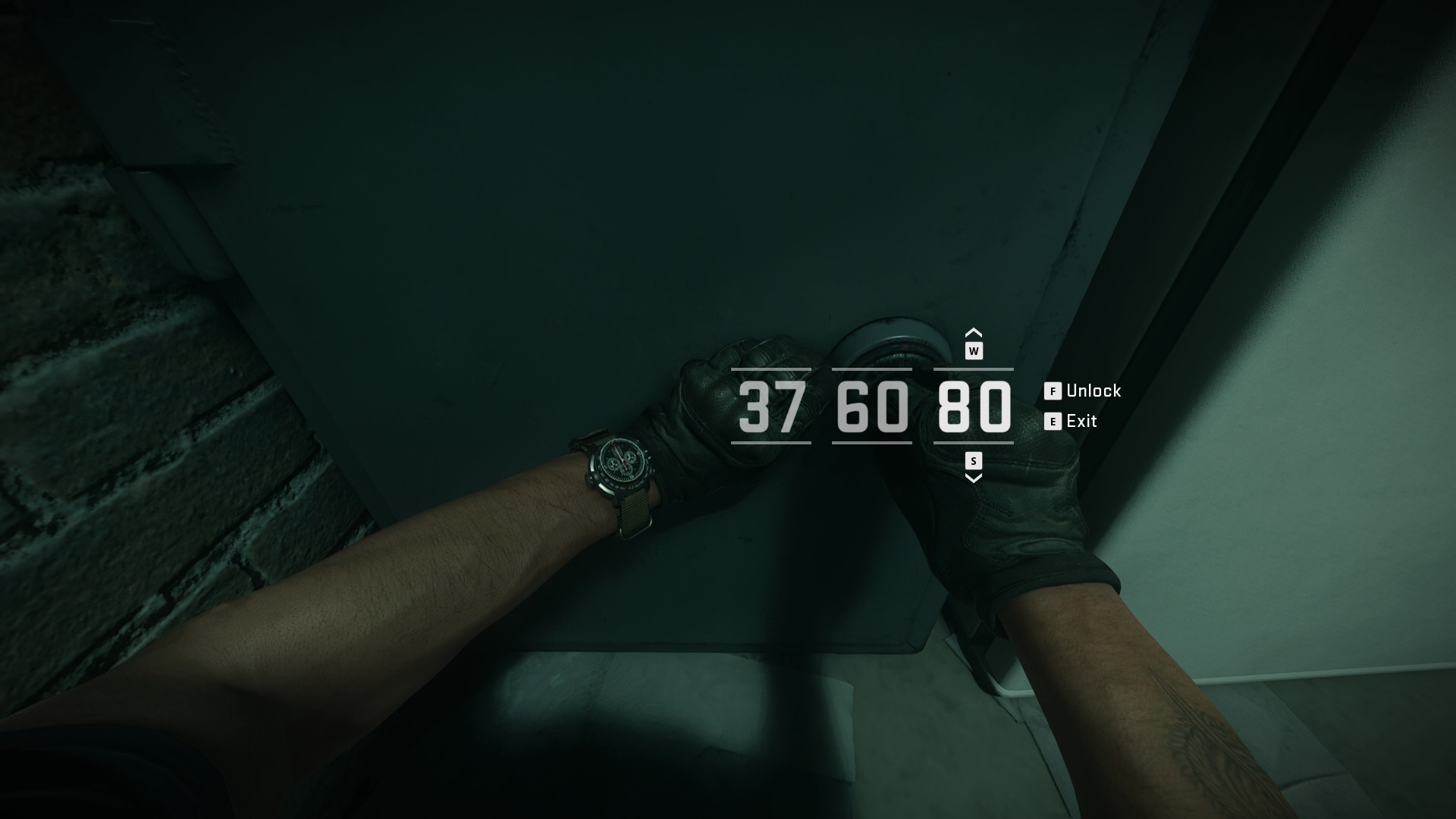The width and height of the screenshot is (1456, 819).
Task: Select the F key icon beside Unlock
Action: click(1052, 391)
